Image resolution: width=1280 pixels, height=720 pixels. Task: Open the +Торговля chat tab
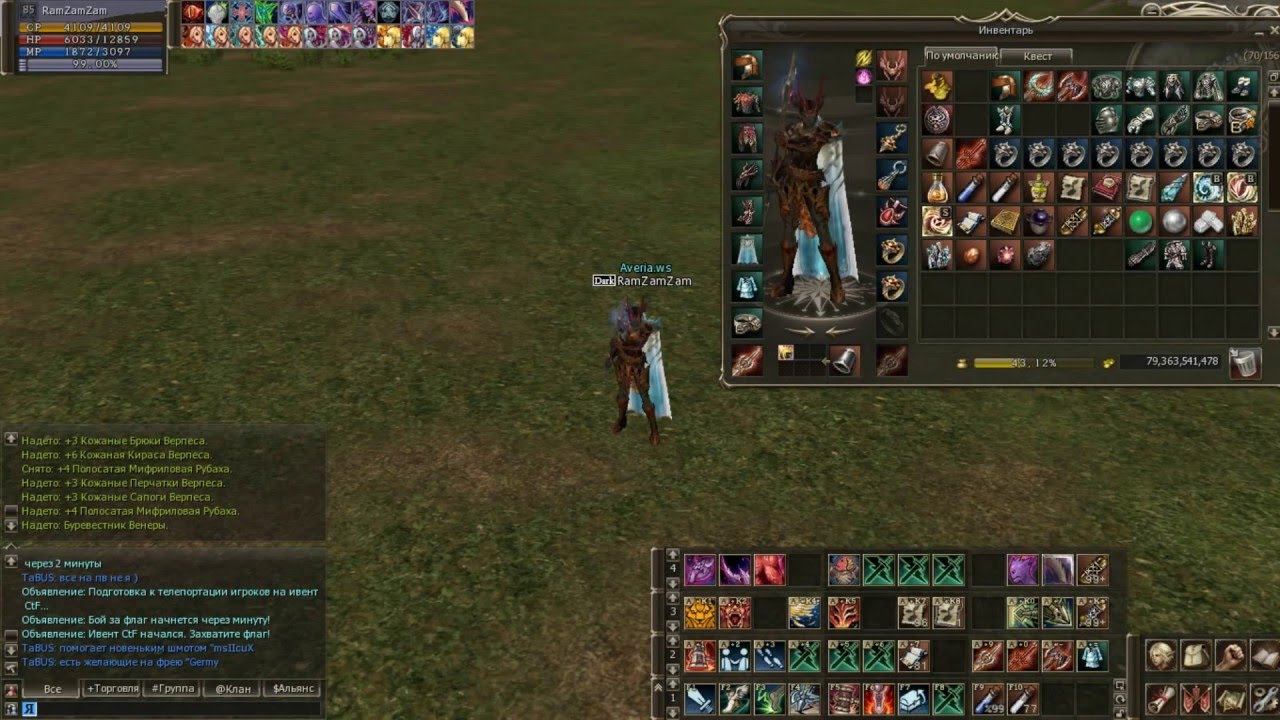pos(112,689)
